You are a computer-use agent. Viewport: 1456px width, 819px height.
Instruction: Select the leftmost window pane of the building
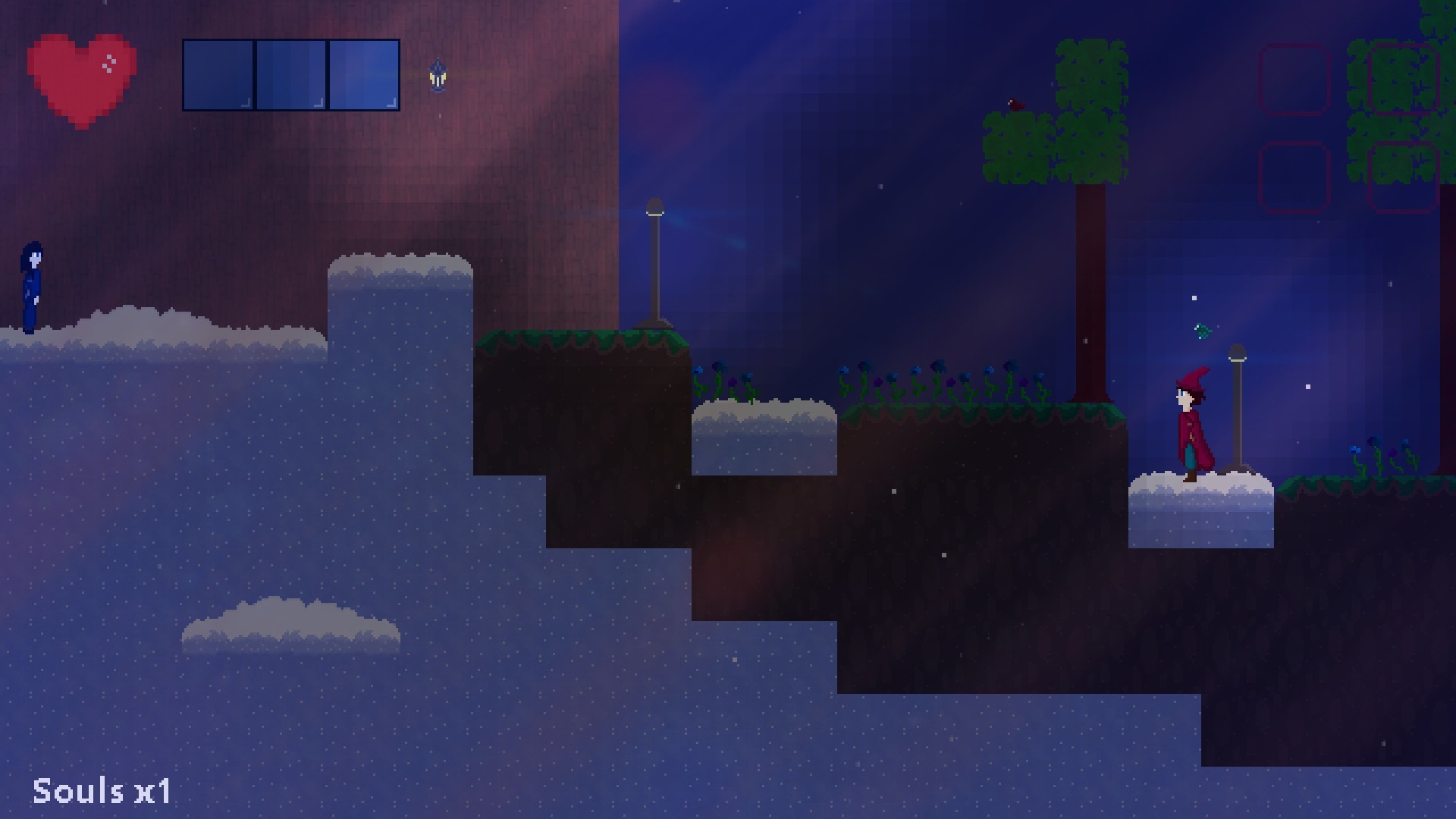[x=218, y=74]
